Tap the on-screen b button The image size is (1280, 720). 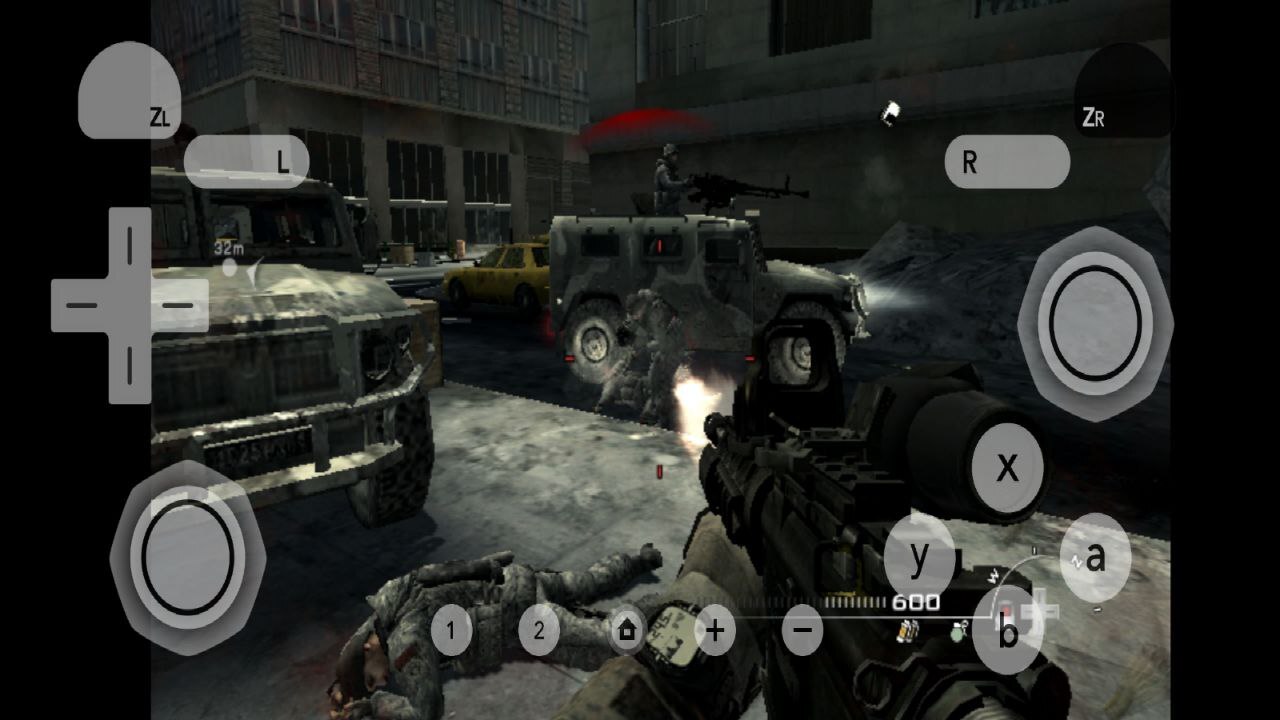point(1008,632)
